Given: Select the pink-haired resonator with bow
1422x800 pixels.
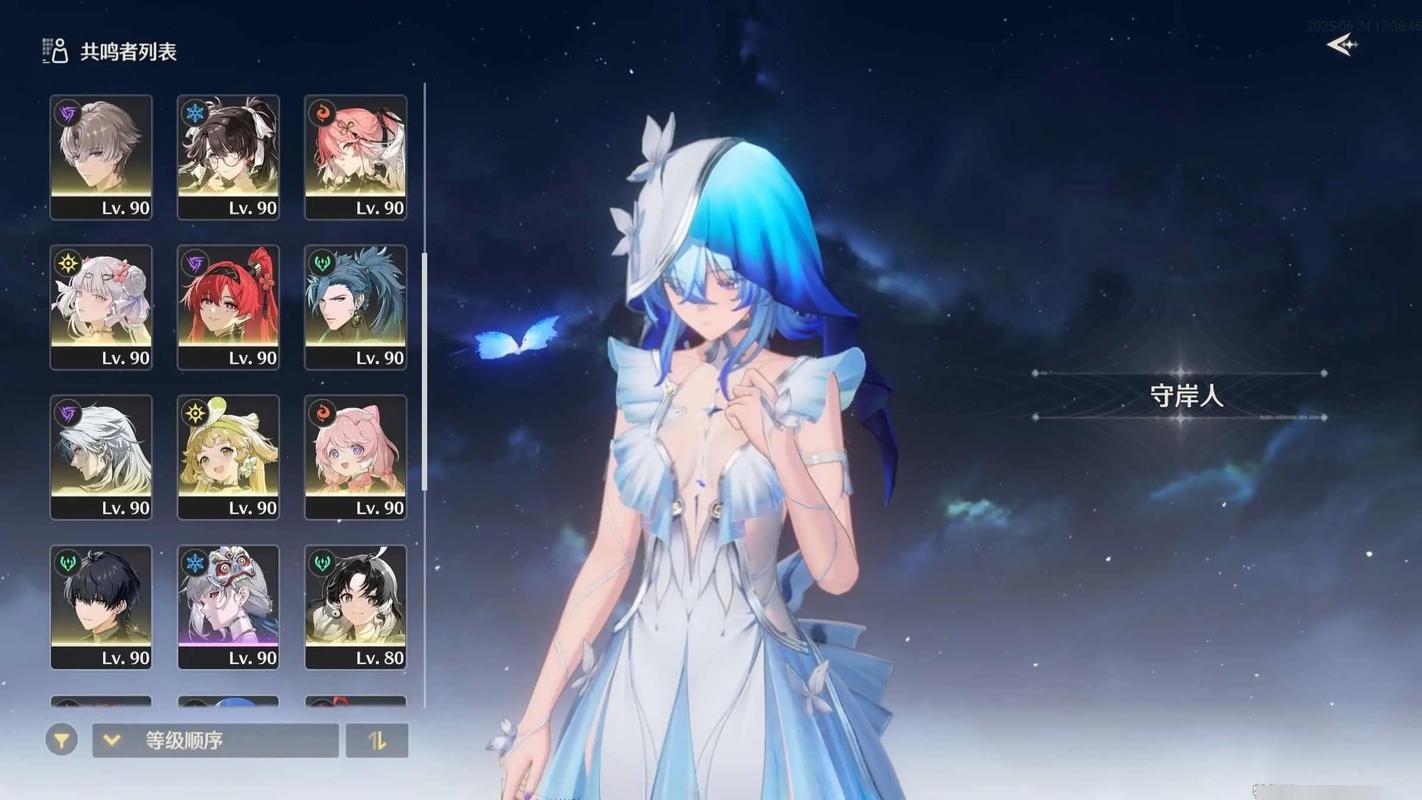Looking at the screenshot, I should pos(355,457).
